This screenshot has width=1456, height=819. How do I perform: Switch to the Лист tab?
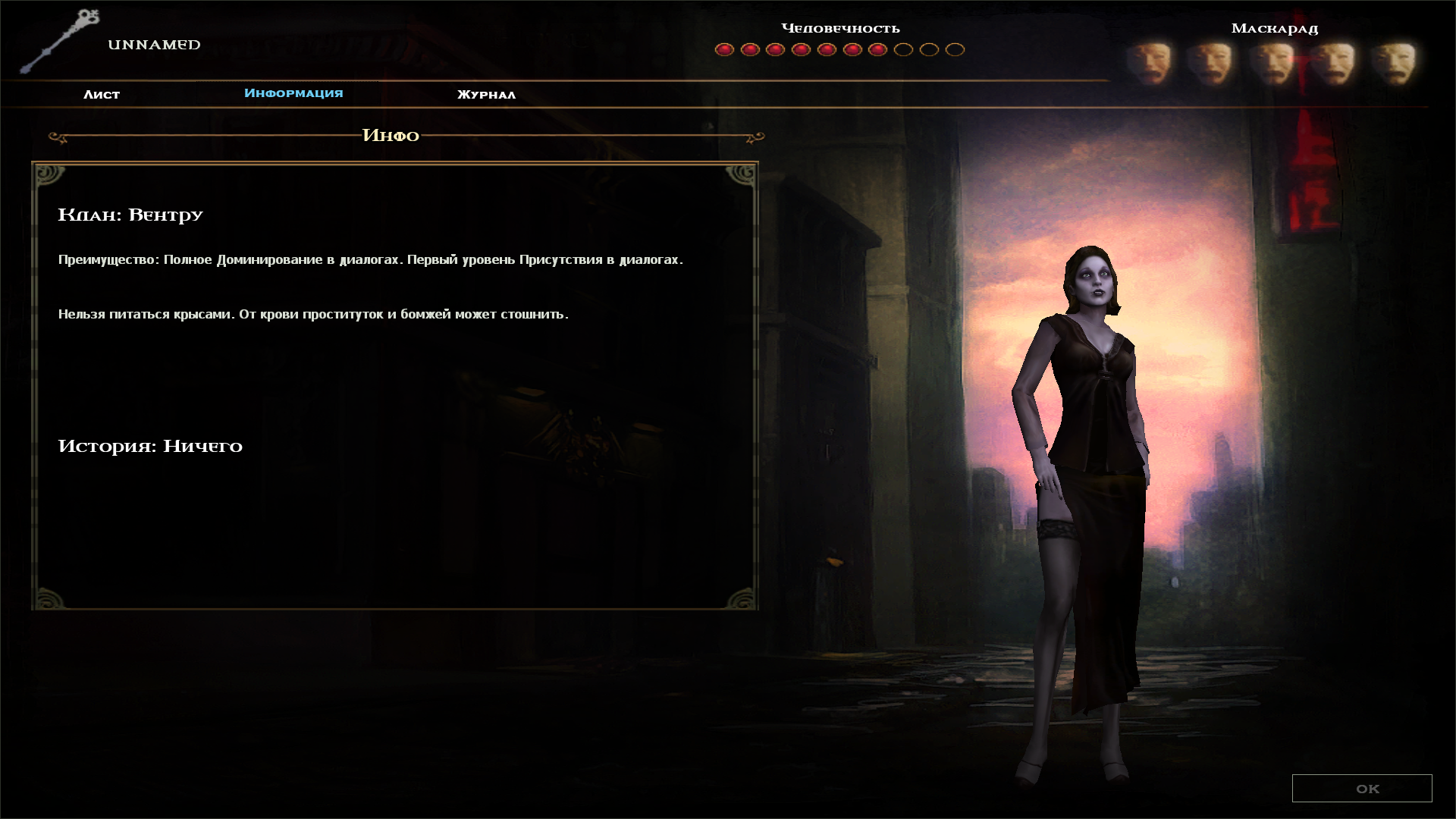click(x=102, y=94)
